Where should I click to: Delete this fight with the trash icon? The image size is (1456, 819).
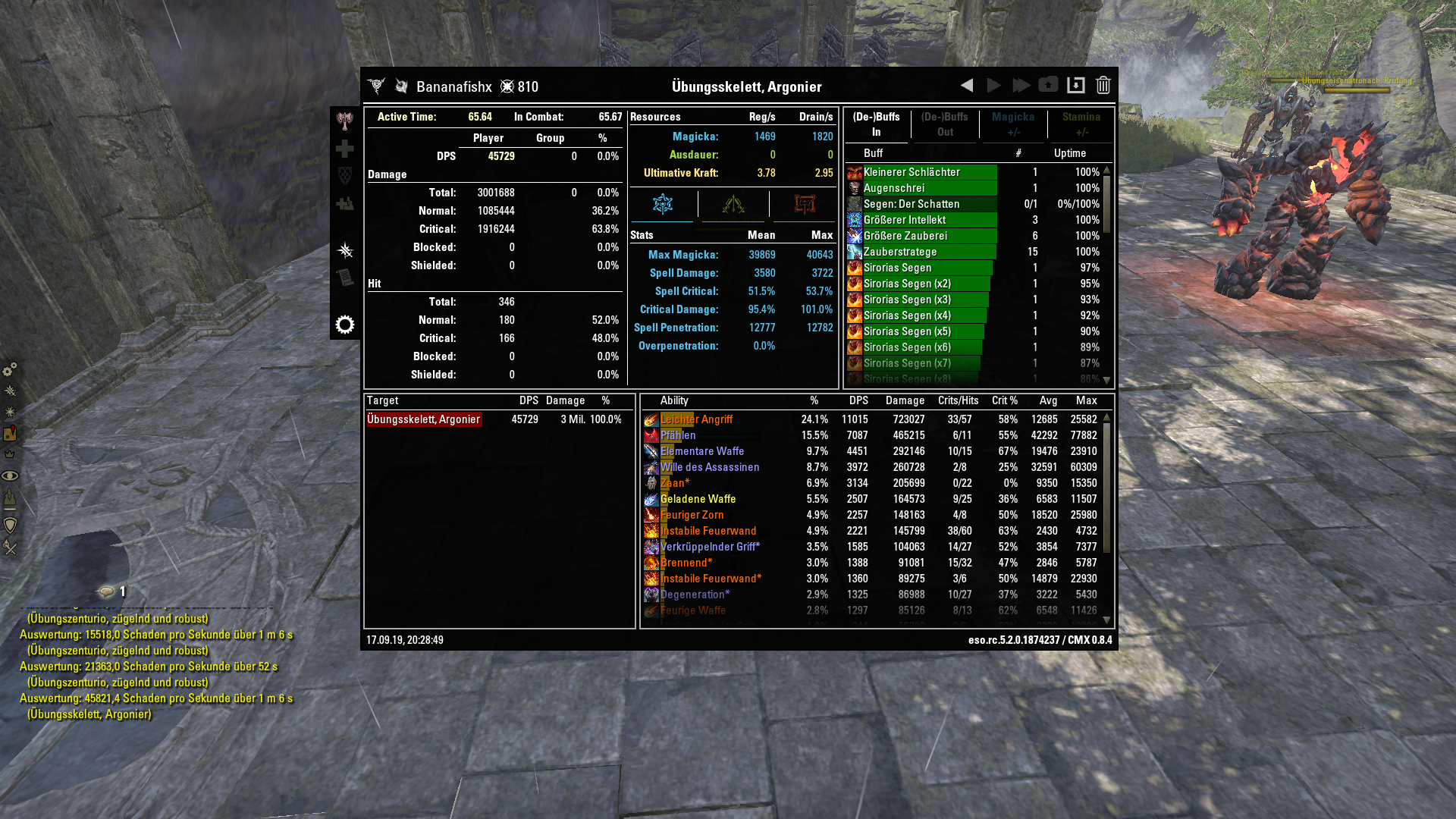(x=1103, y=86)
